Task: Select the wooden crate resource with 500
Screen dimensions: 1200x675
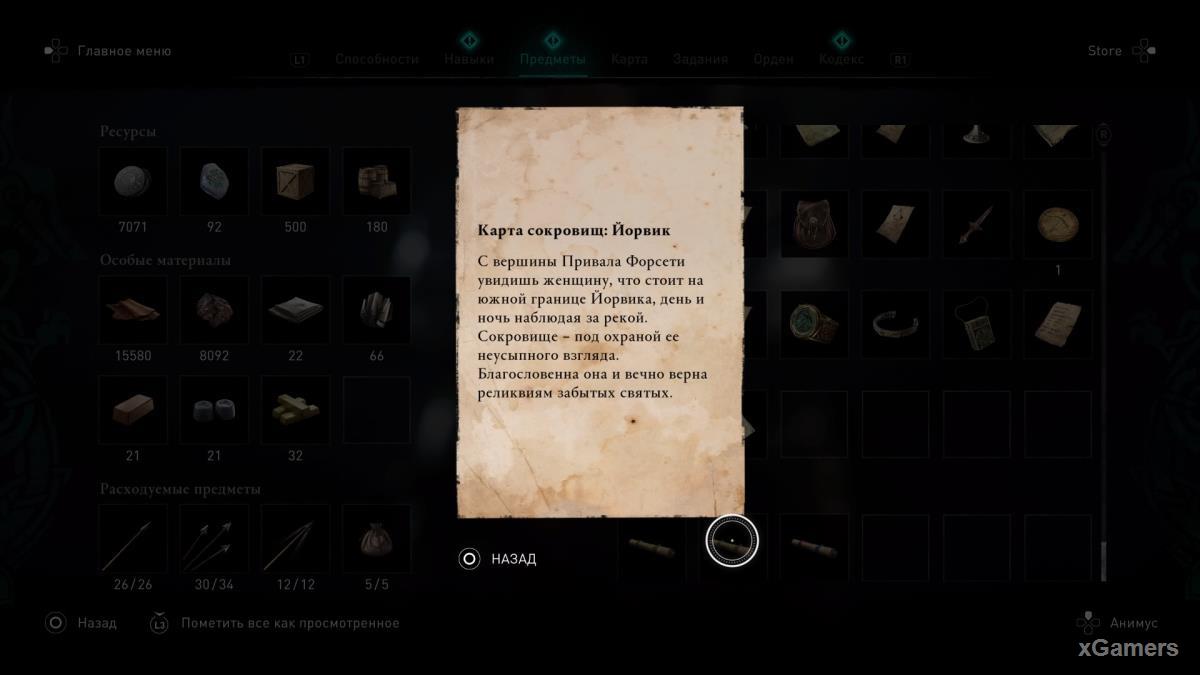Action: click(295, 181)
